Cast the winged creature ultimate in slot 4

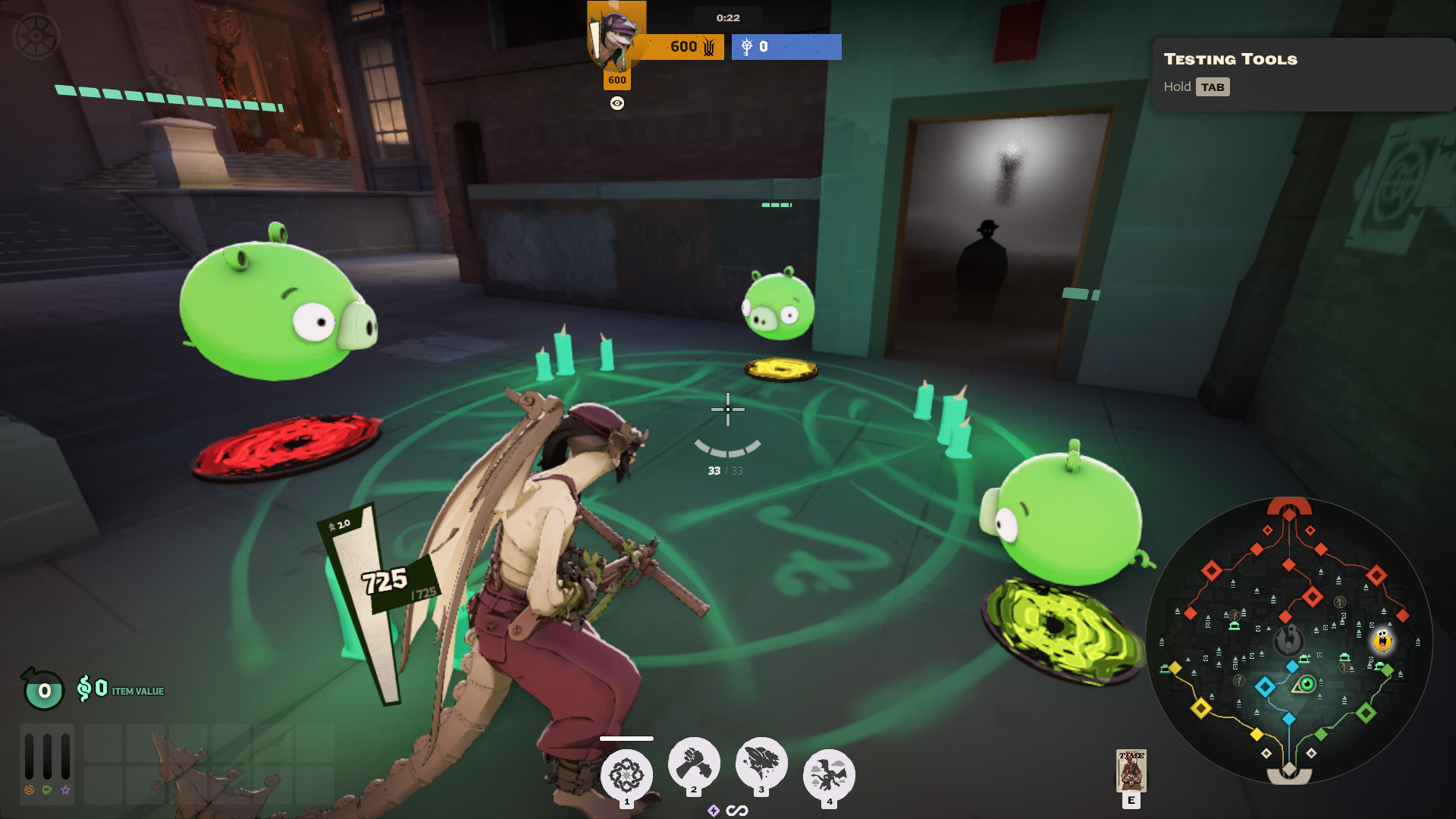[x=829, y=775]
